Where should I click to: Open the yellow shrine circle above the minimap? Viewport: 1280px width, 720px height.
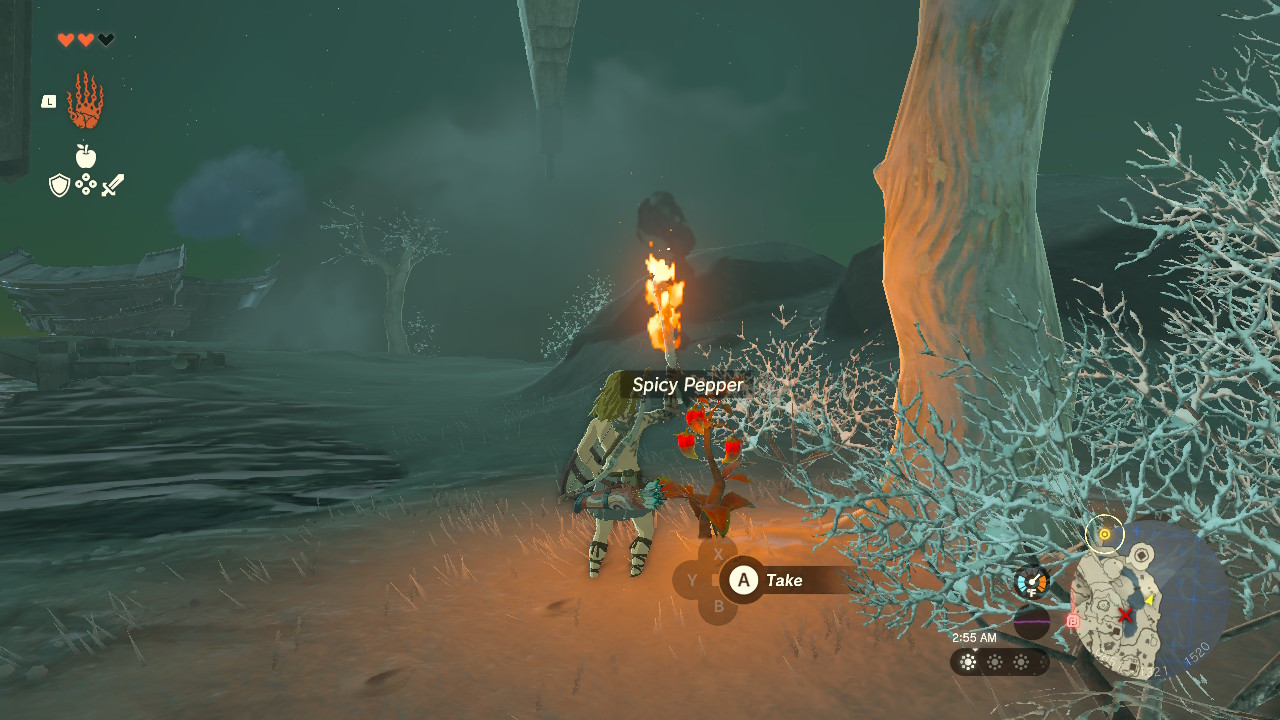[x=1105, y=534]
